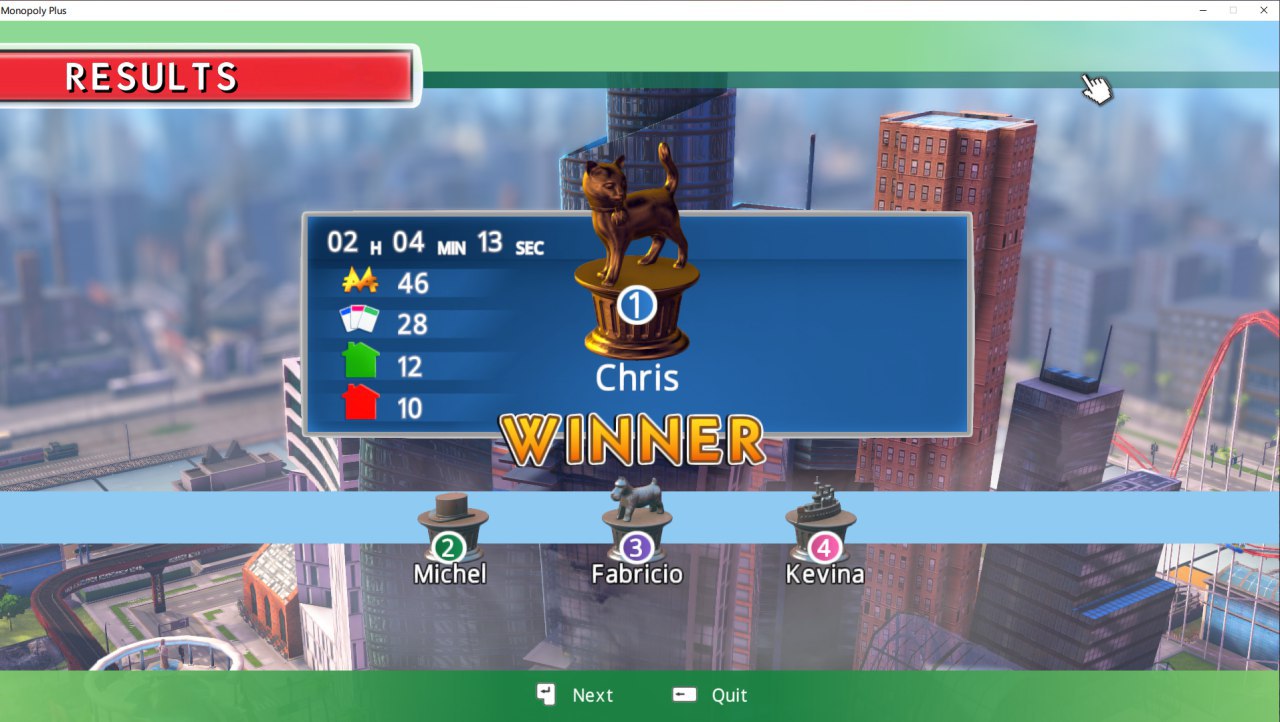Go to the Next results page
The image size is (1280, 722).
576,695
